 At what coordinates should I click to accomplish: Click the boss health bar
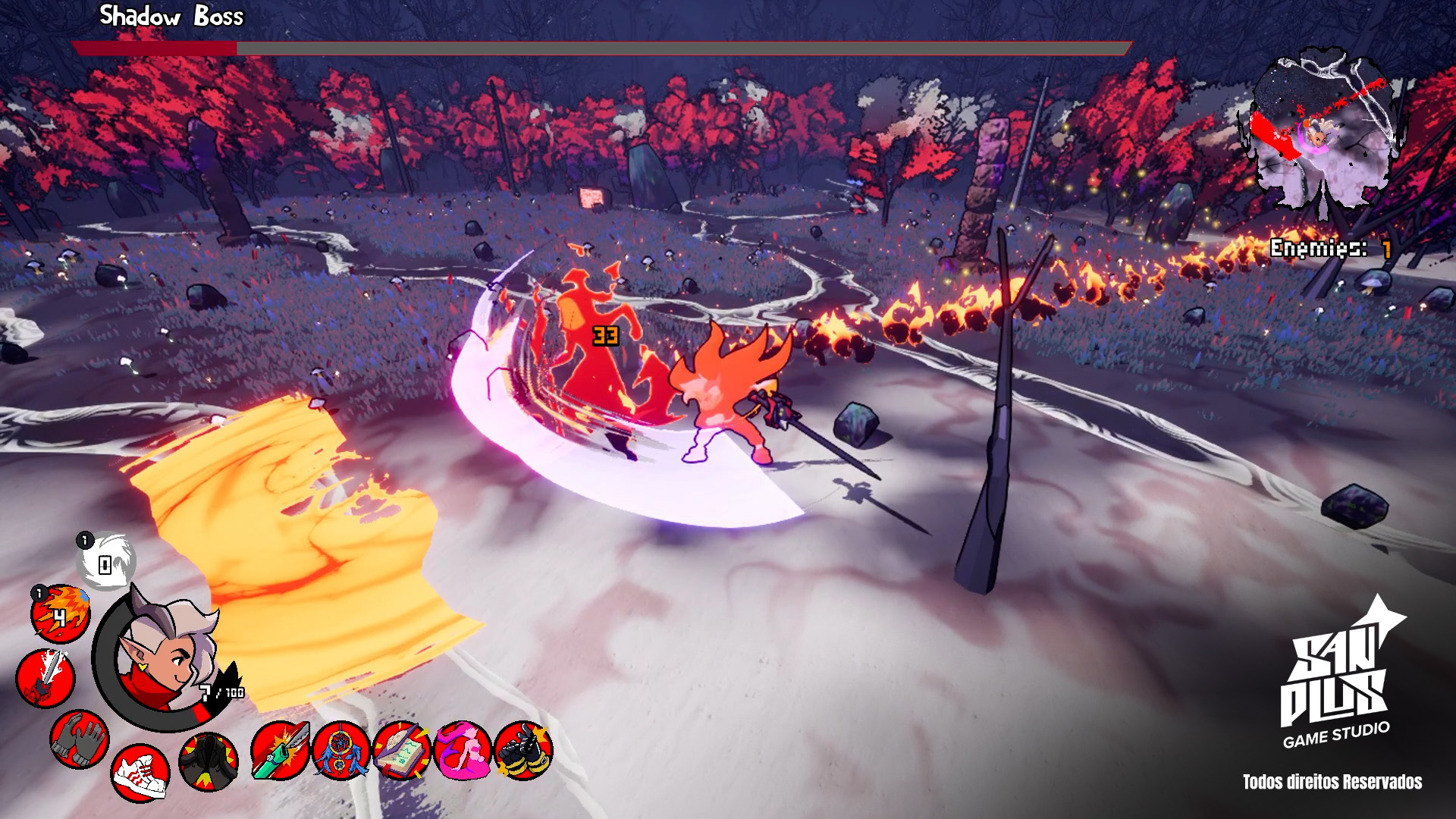[x=599, y=48]
